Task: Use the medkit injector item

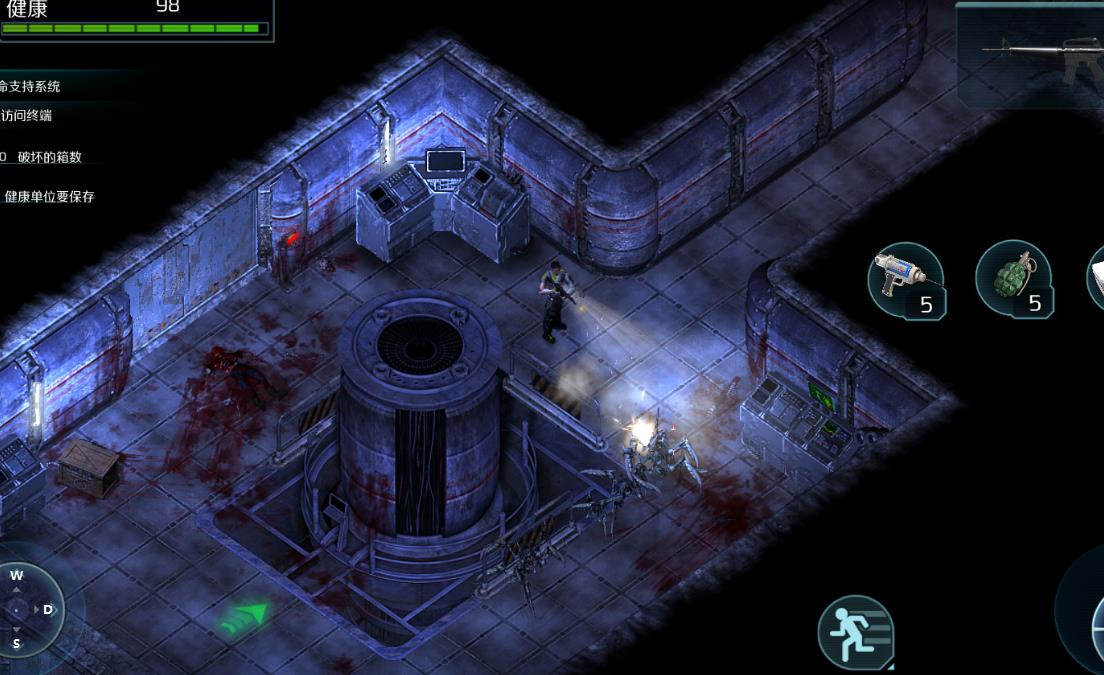Action: click(x=905, y=280)
